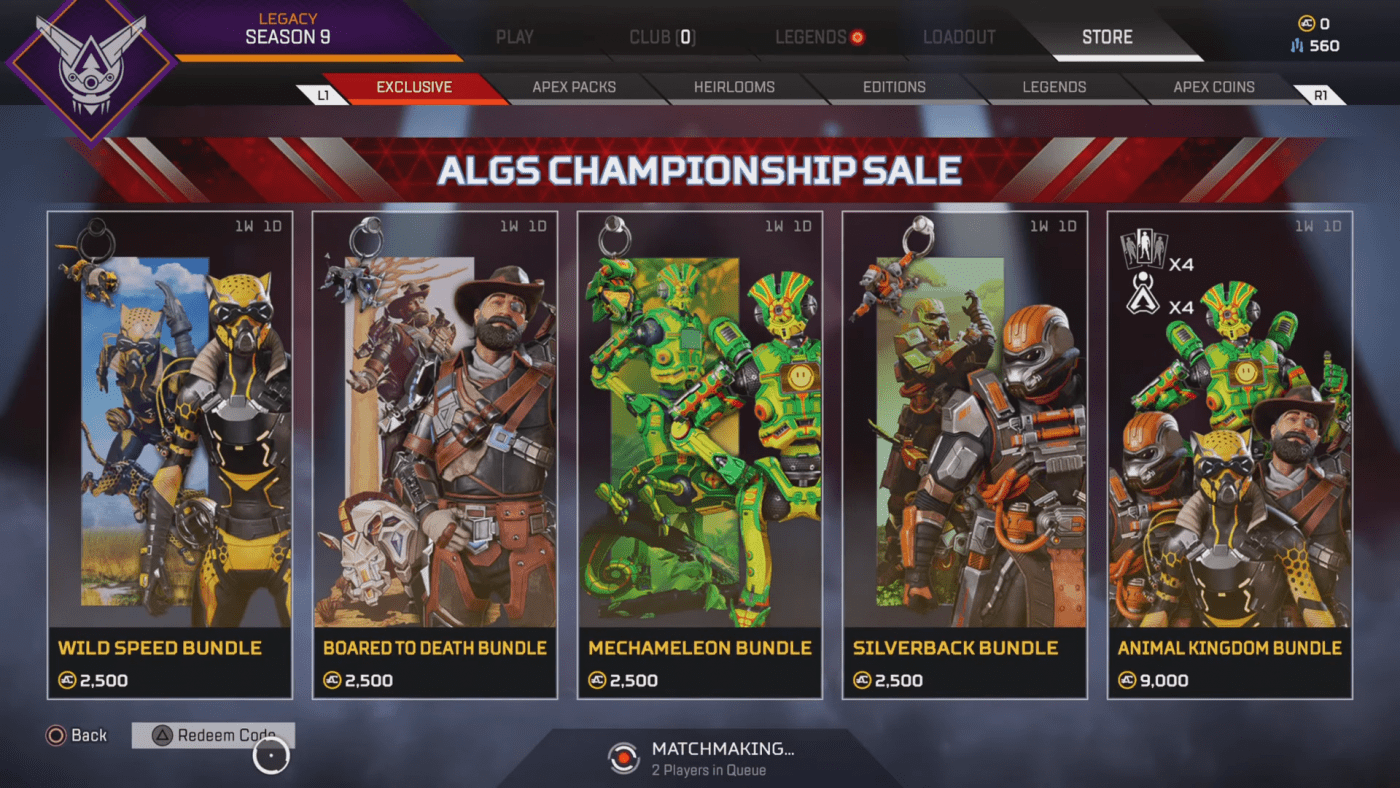The height and width of the screenshot is (788, 1400).
Task: Click the notification badge on LEGENDS tab
Action: pos(857,35)
